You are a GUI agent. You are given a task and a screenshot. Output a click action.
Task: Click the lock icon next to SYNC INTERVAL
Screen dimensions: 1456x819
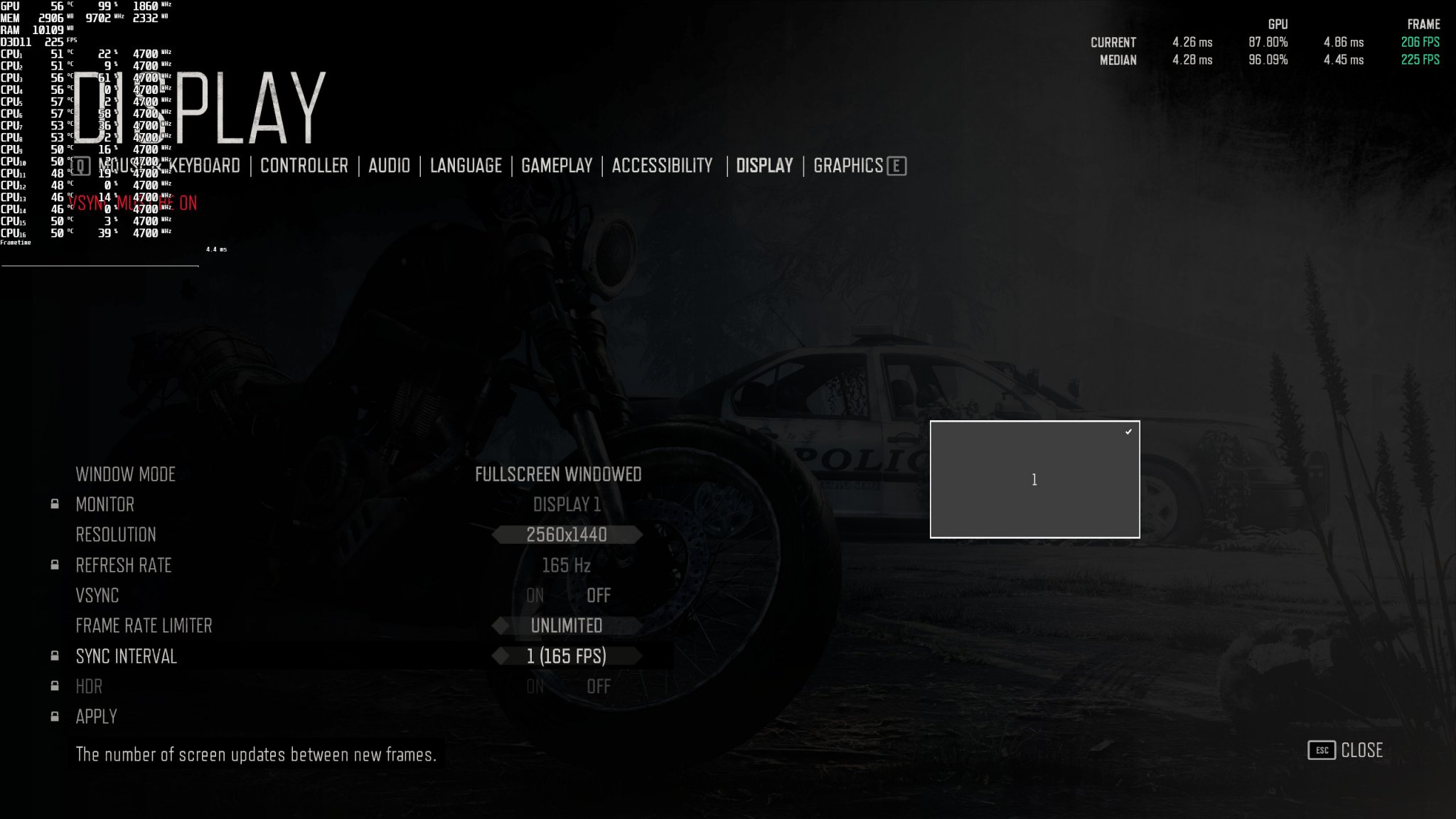(54, 656)
